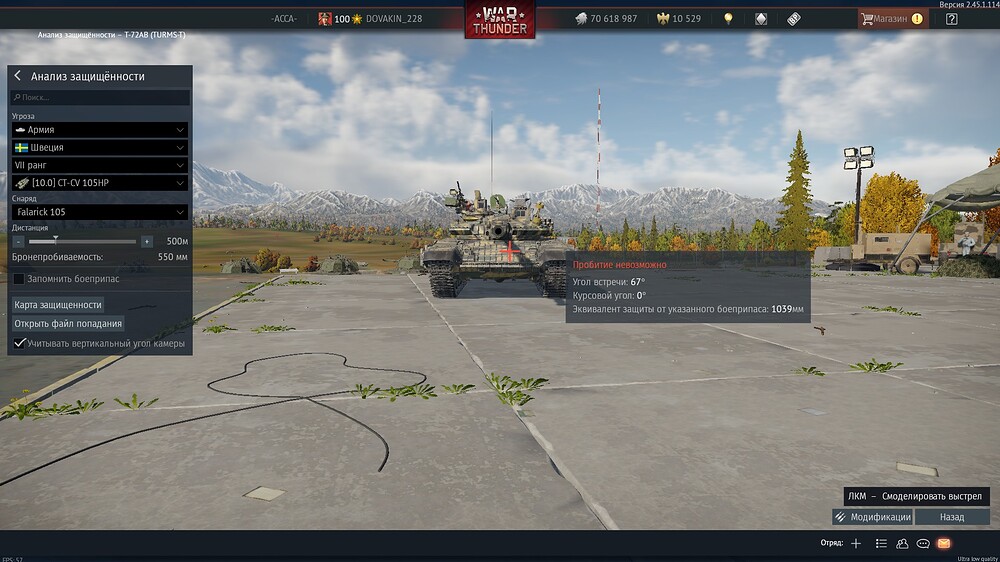Open Карта защищенности

[x=58, y=304]
